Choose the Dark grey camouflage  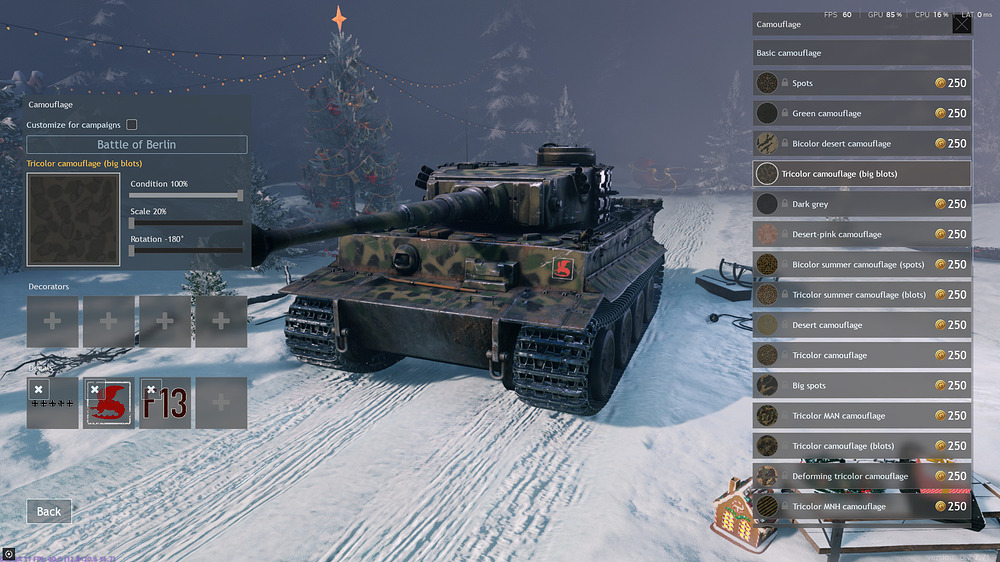(861, 204)
